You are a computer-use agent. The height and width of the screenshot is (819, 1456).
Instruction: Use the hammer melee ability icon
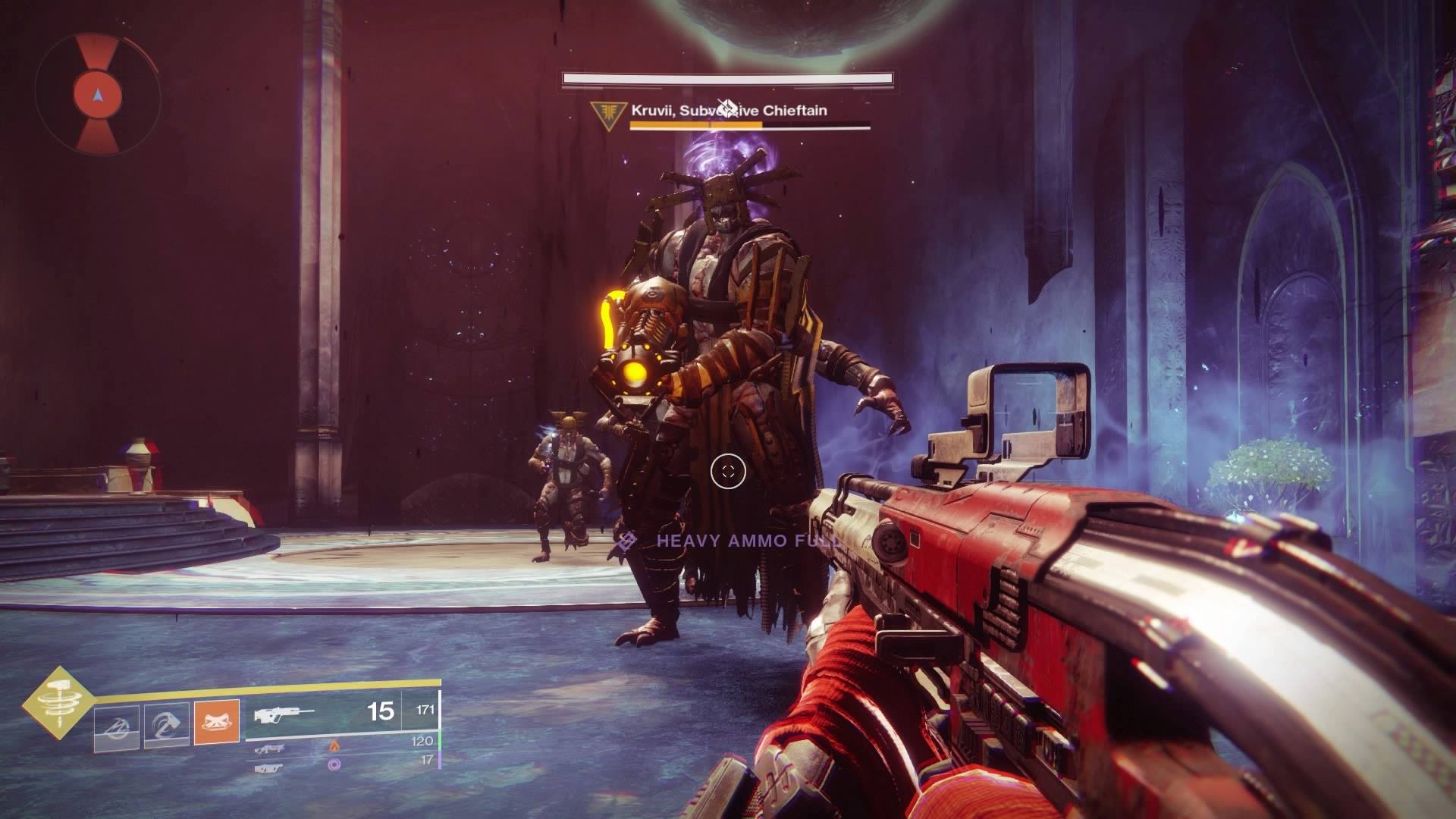[x=166, y=721]
